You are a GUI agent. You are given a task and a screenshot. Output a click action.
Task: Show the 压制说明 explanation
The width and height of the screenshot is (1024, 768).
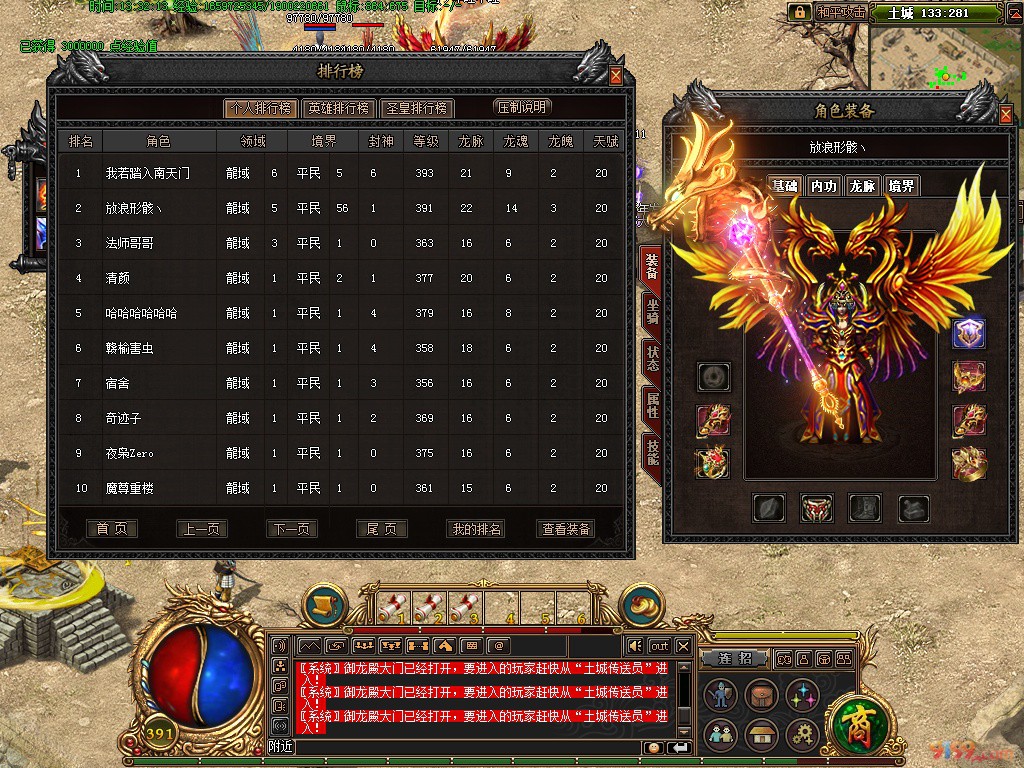(x=522, y=107)
